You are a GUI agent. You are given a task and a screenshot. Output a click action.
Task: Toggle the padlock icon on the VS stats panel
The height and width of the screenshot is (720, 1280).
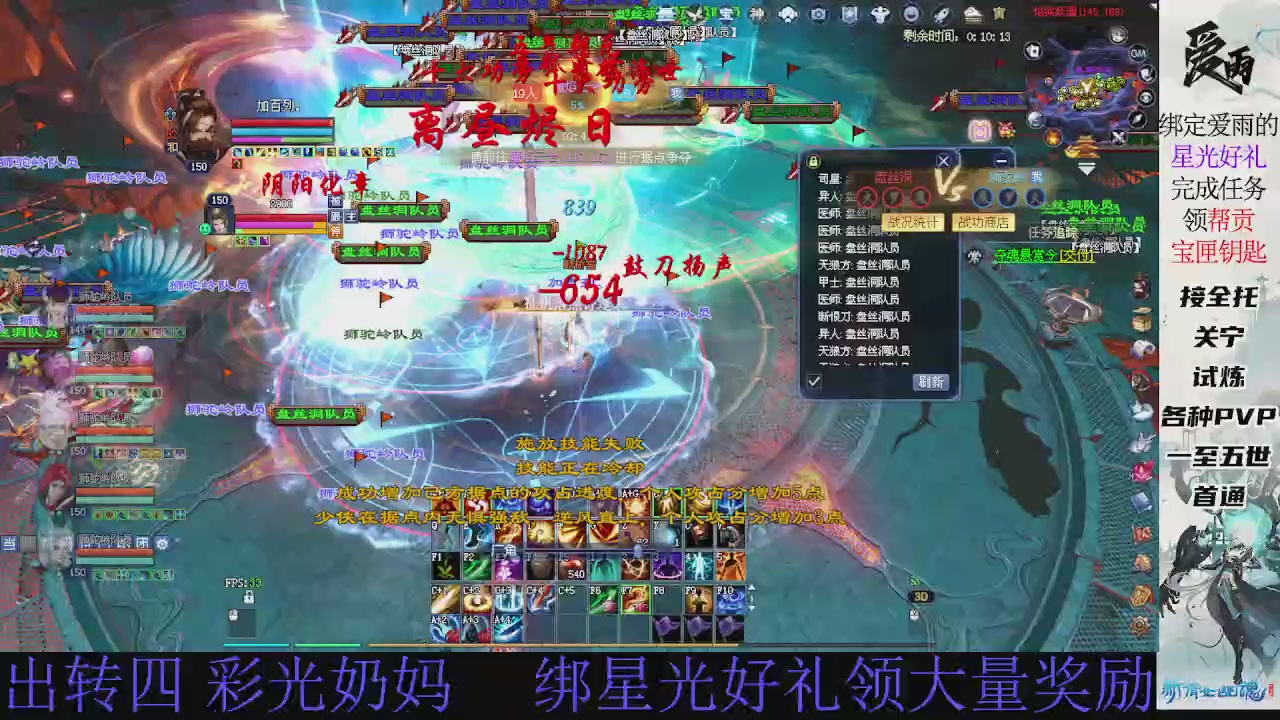pyautogui.click(x=814, y=159)
